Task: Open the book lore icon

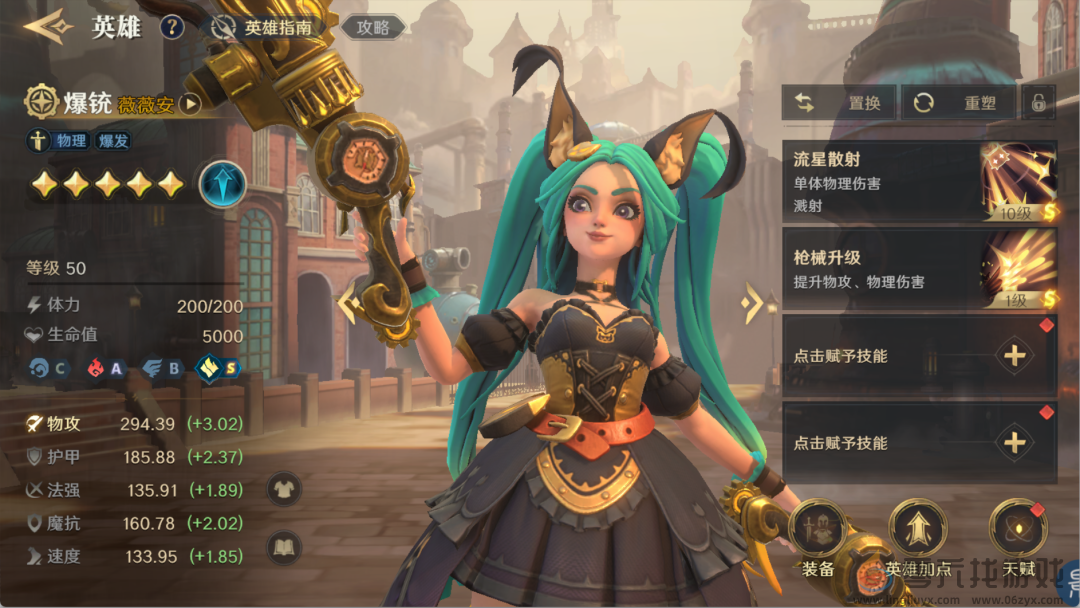Action: coord(284,547)
